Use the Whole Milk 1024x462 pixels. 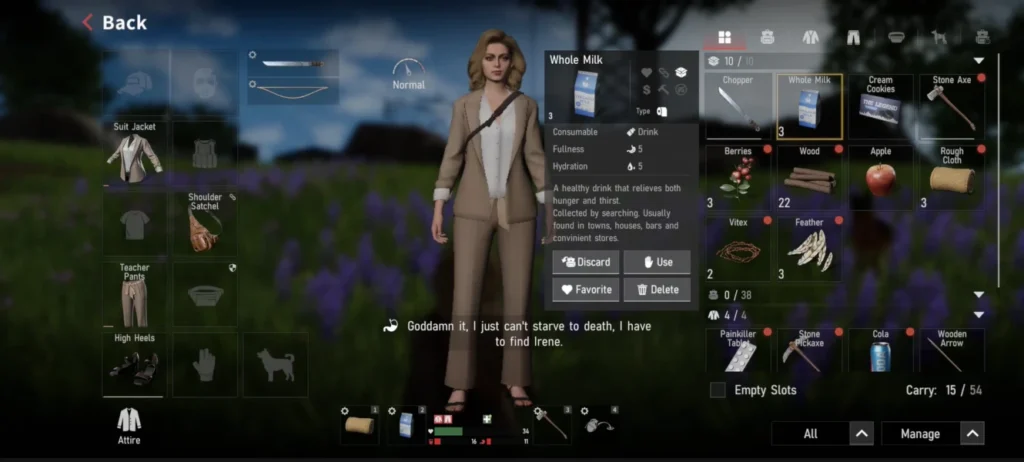656,262
